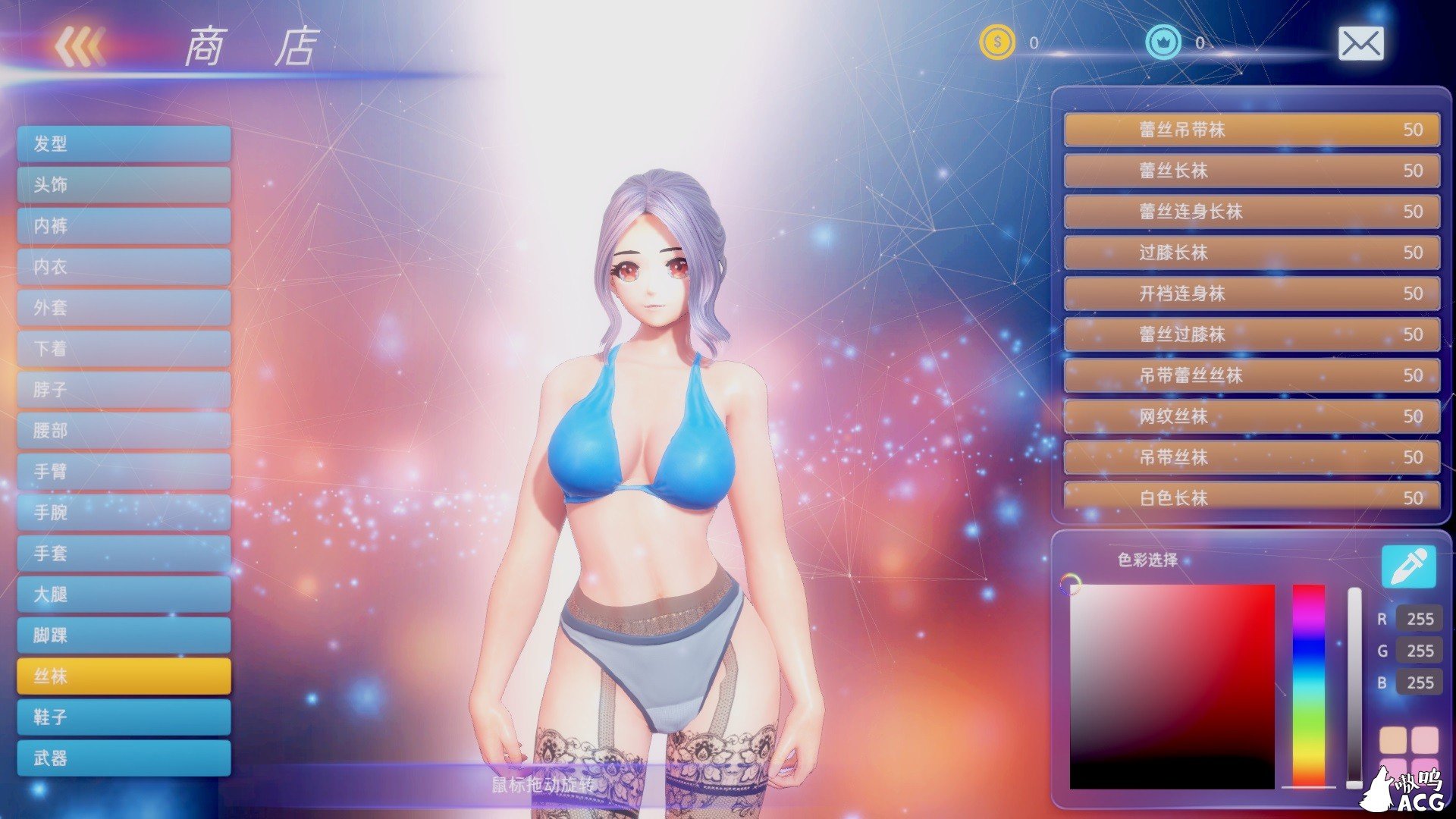Viewport: 1456px width, 819px height.
Task: Select the 开裆连身袜 shop item
Action: coord(1251,294)
